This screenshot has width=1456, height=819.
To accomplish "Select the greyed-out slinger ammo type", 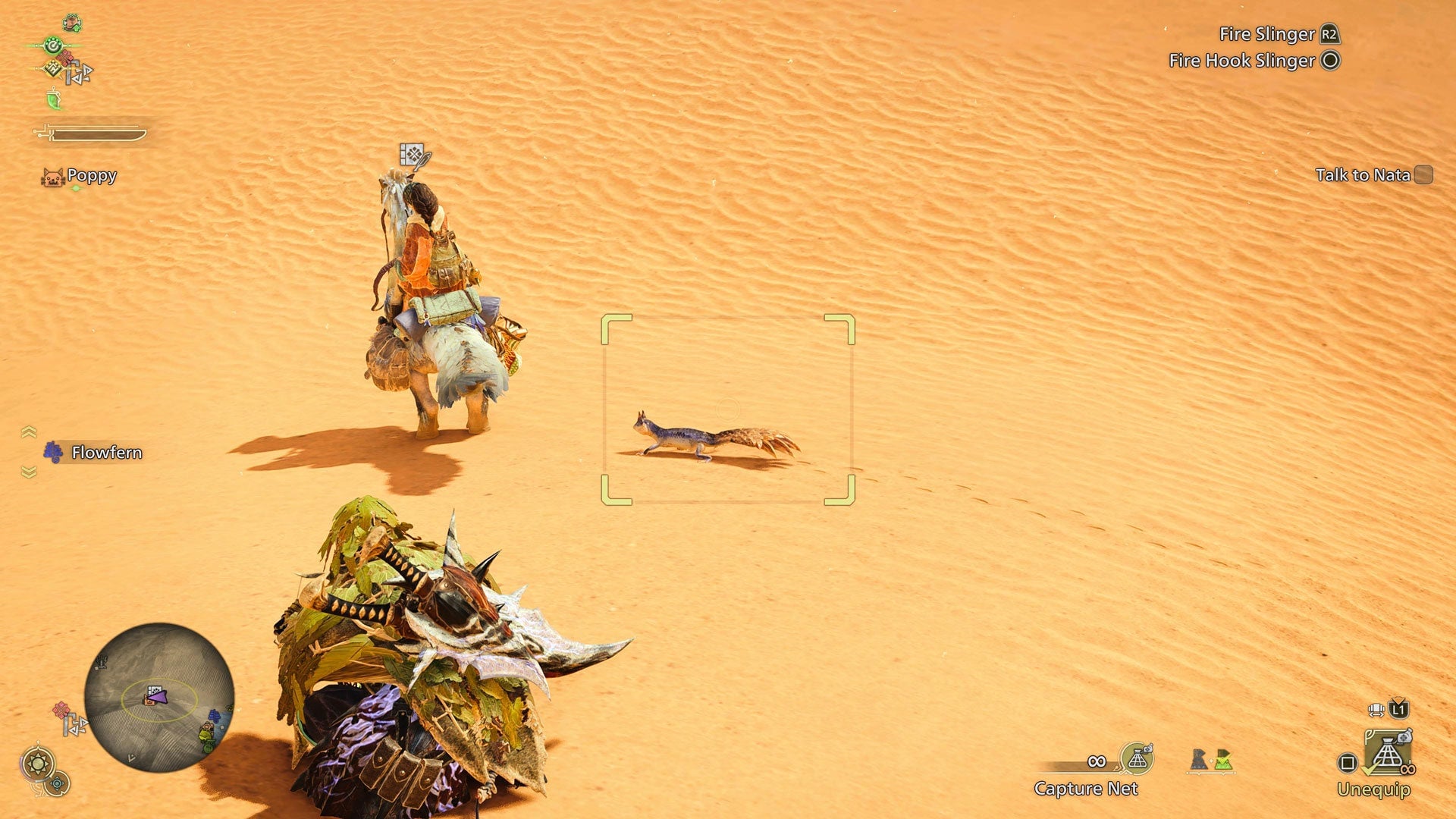I will 1198,758.
